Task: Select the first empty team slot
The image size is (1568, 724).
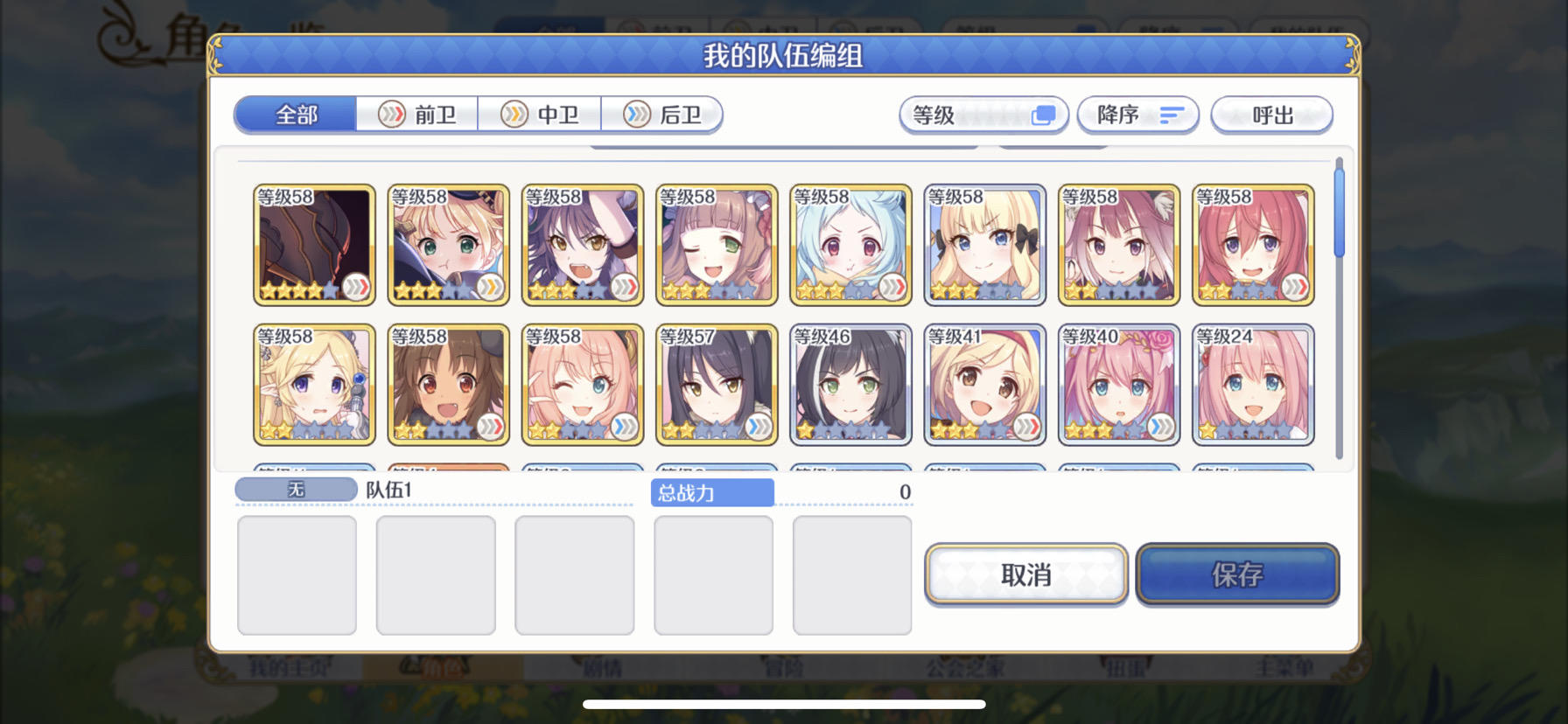Action: (x=297, y=573)
